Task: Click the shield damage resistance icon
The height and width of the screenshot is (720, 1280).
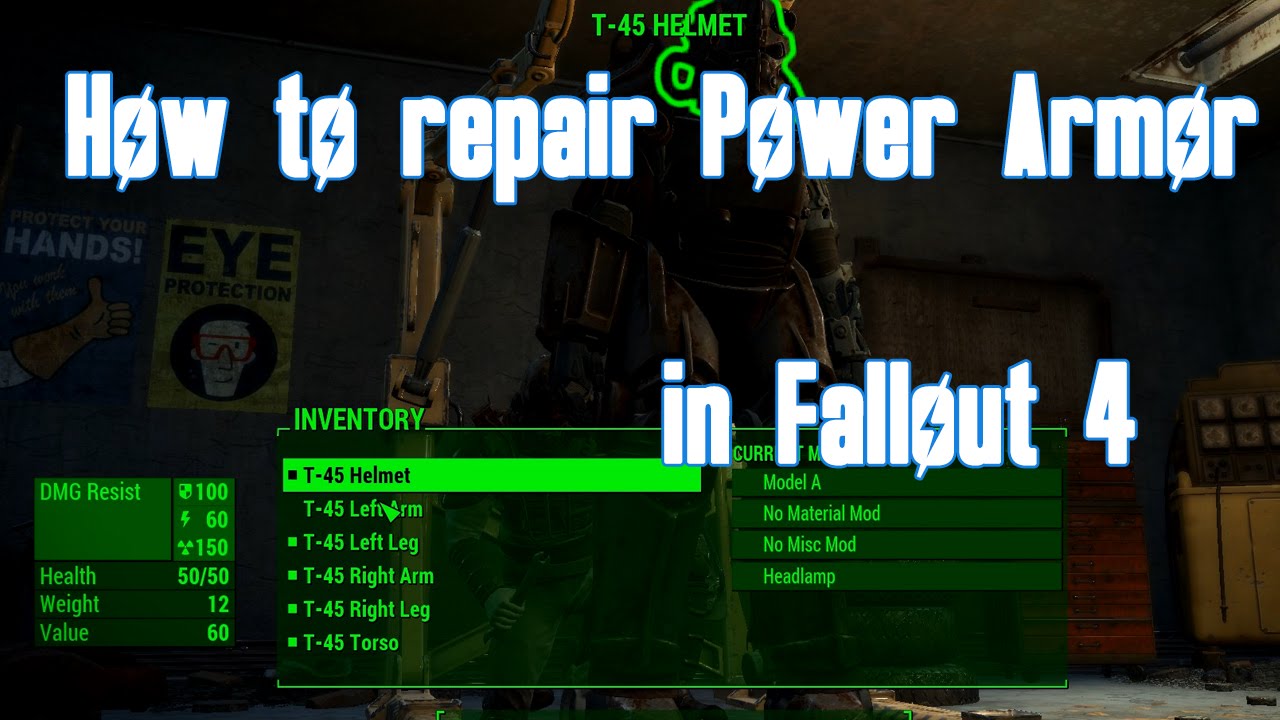Action: tap(186, 492)
